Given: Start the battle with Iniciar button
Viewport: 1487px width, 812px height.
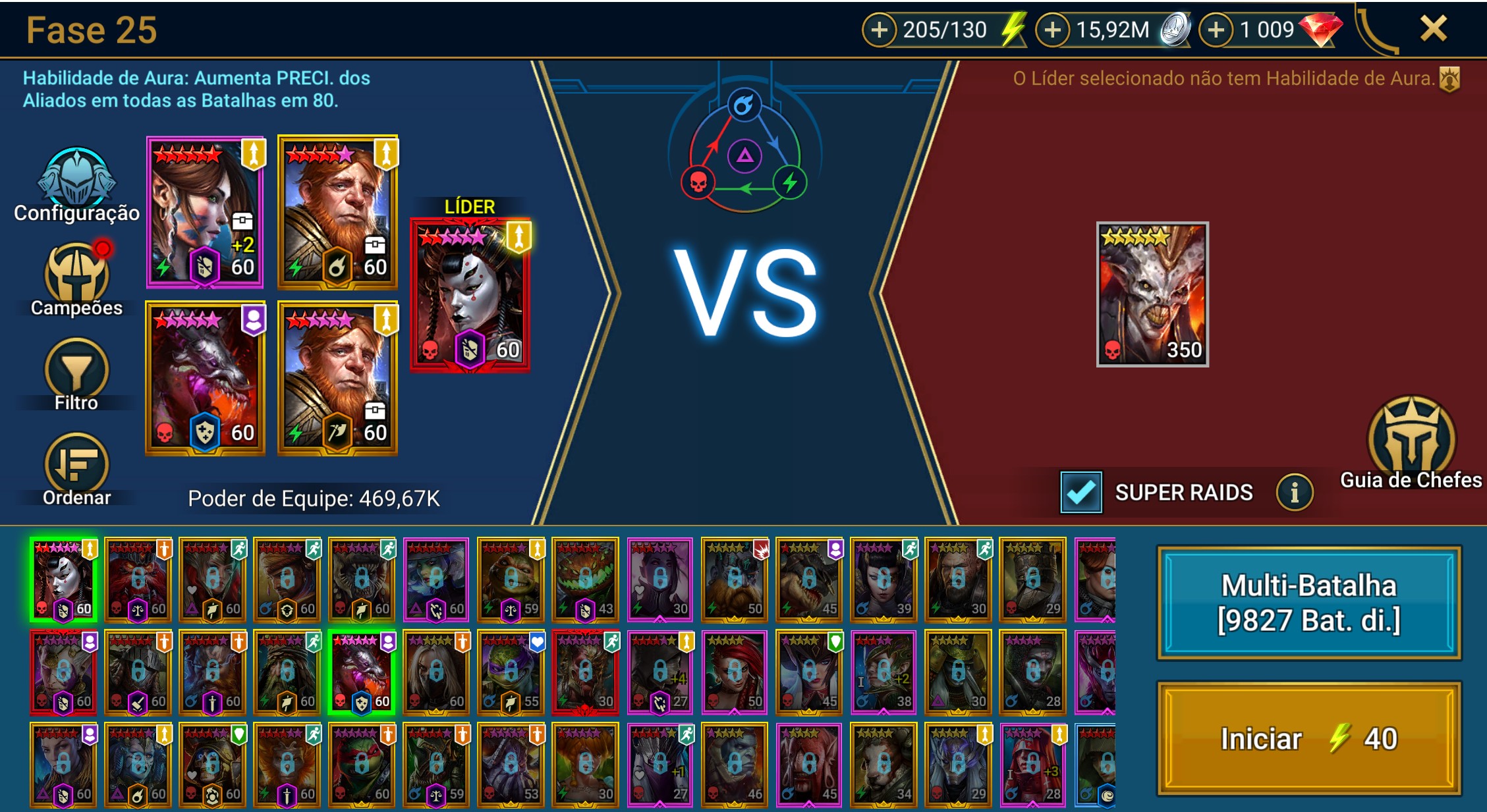Looking at the screenshot, I should (x=1308, y=738).
